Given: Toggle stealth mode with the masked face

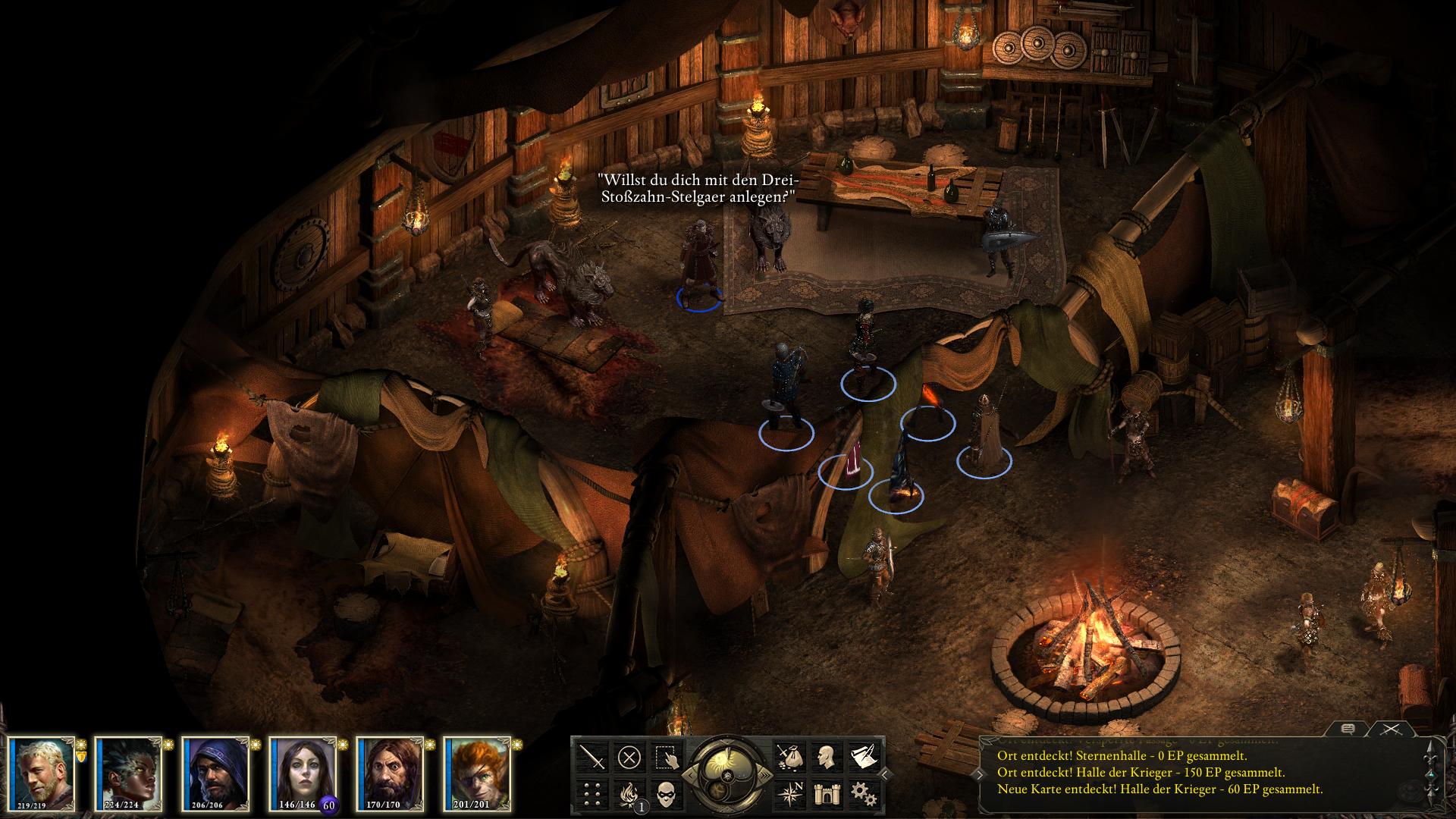Looking at the screenshot, I should pyautogui.click(x=667, y=793).
